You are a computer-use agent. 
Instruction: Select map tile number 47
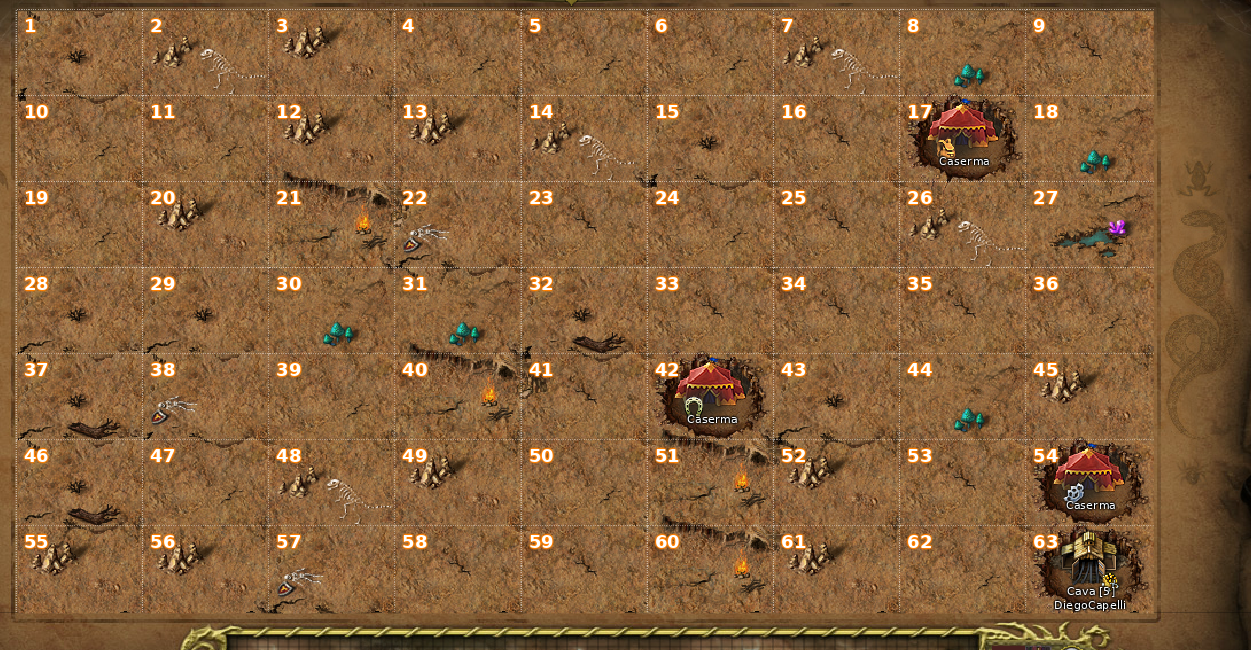[x=205, y=483]
